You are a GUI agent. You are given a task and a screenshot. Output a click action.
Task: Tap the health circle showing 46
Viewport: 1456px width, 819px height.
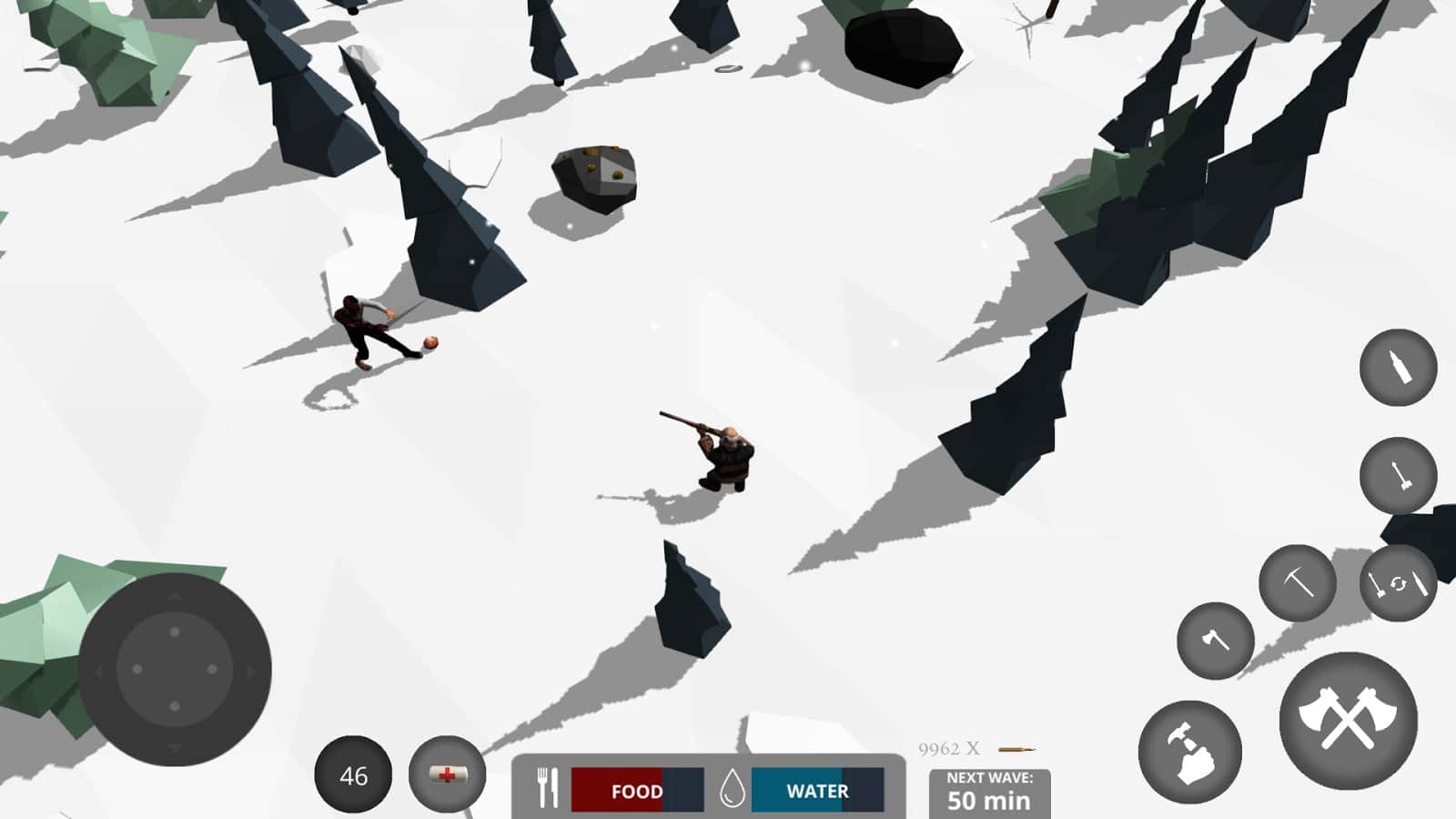tap(355, 774)
